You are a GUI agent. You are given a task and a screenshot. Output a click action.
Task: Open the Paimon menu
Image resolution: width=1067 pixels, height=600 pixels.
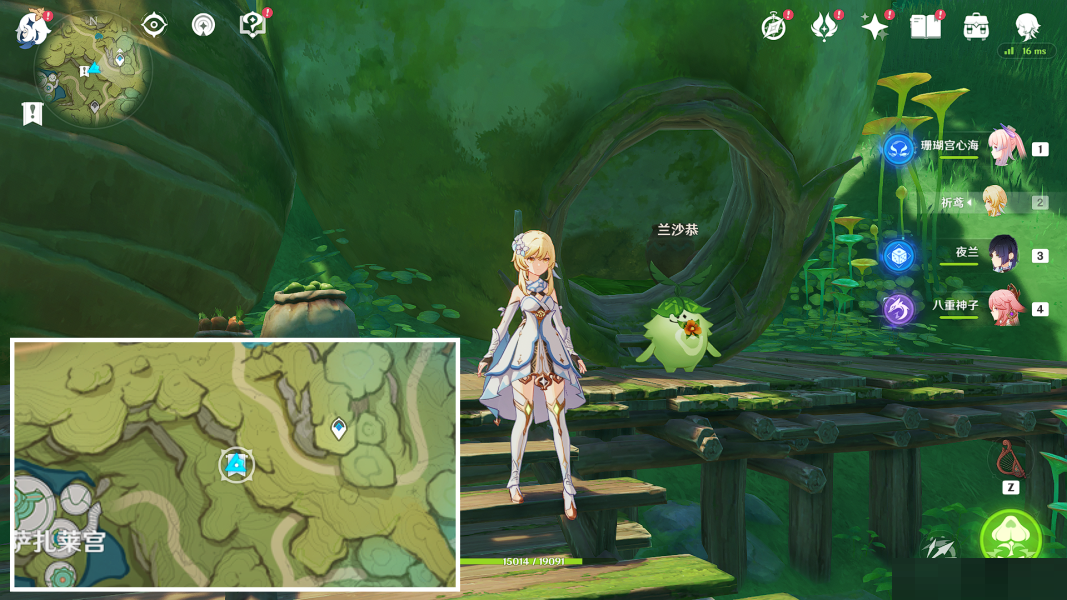[33, 28]
